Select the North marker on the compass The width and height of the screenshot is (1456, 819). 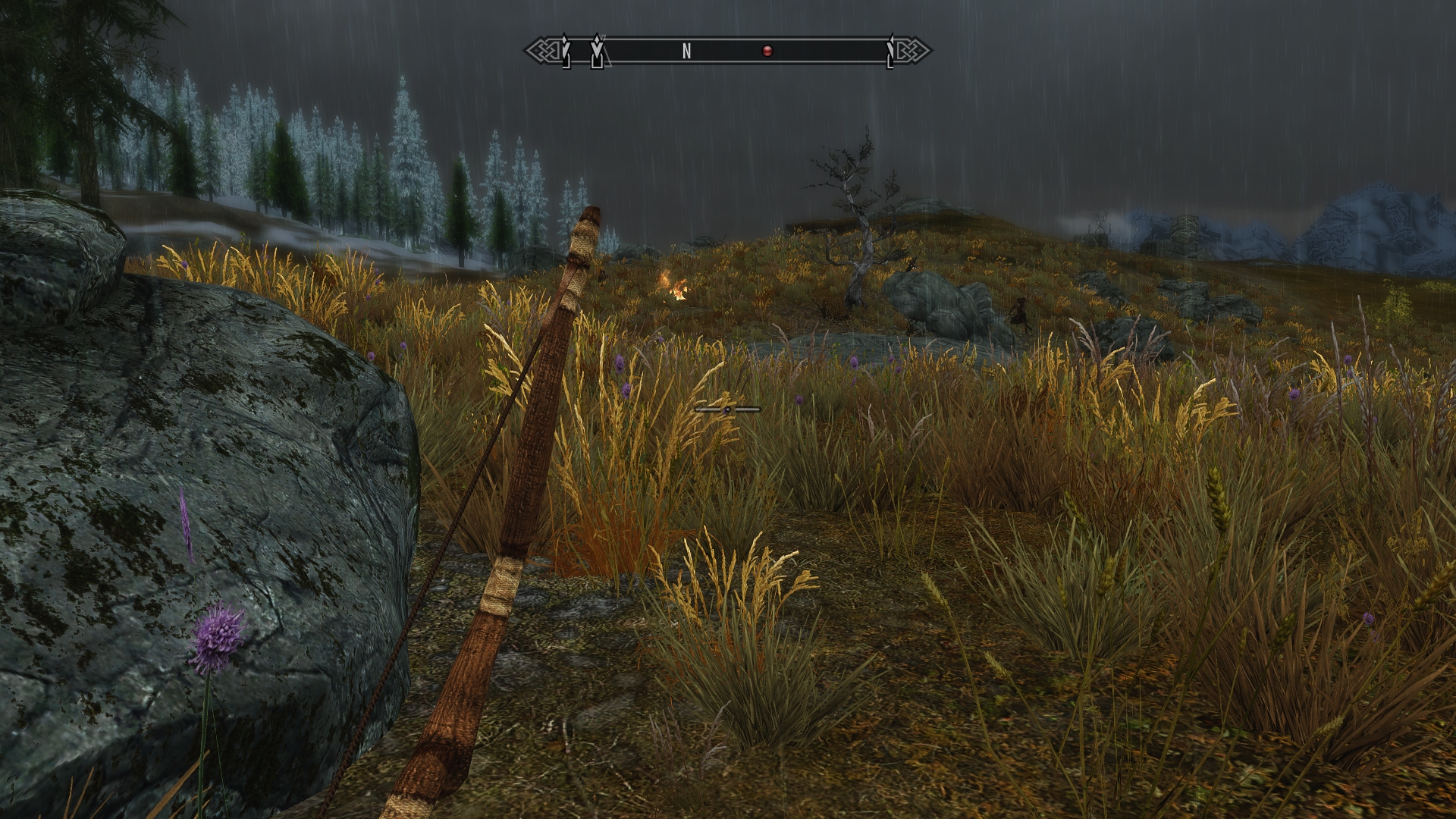point(686,52)
